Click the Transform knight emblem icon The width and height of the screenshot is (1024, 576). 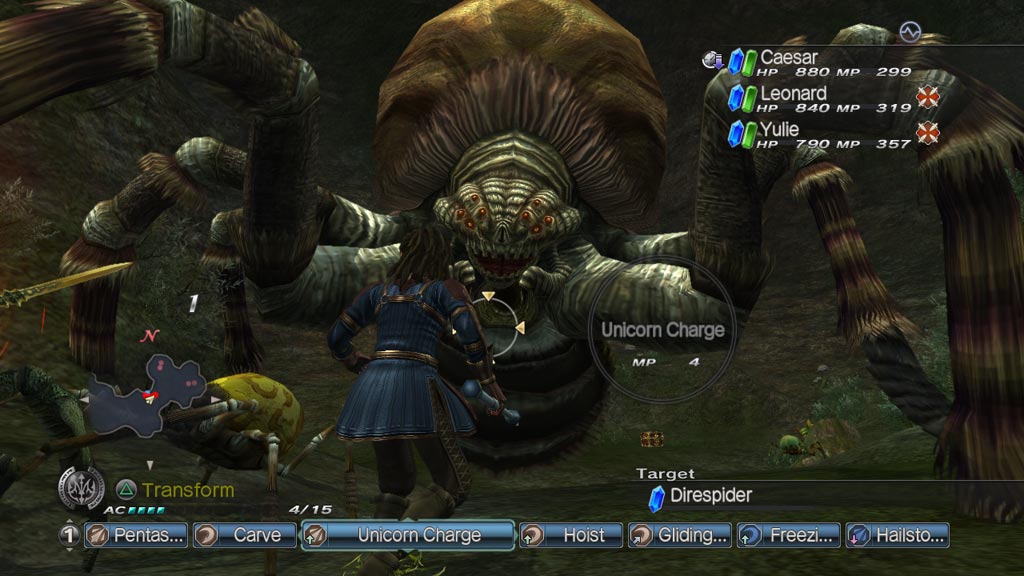tap(80, 488)
